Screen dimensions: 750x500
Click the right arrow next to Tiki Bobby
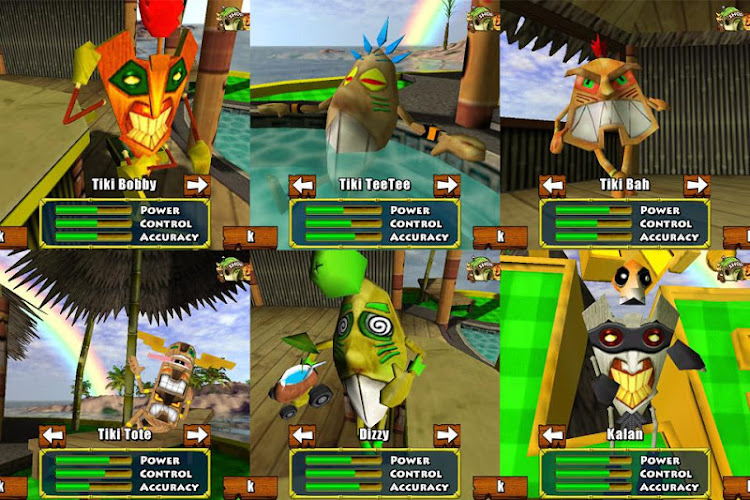(197, 185)
